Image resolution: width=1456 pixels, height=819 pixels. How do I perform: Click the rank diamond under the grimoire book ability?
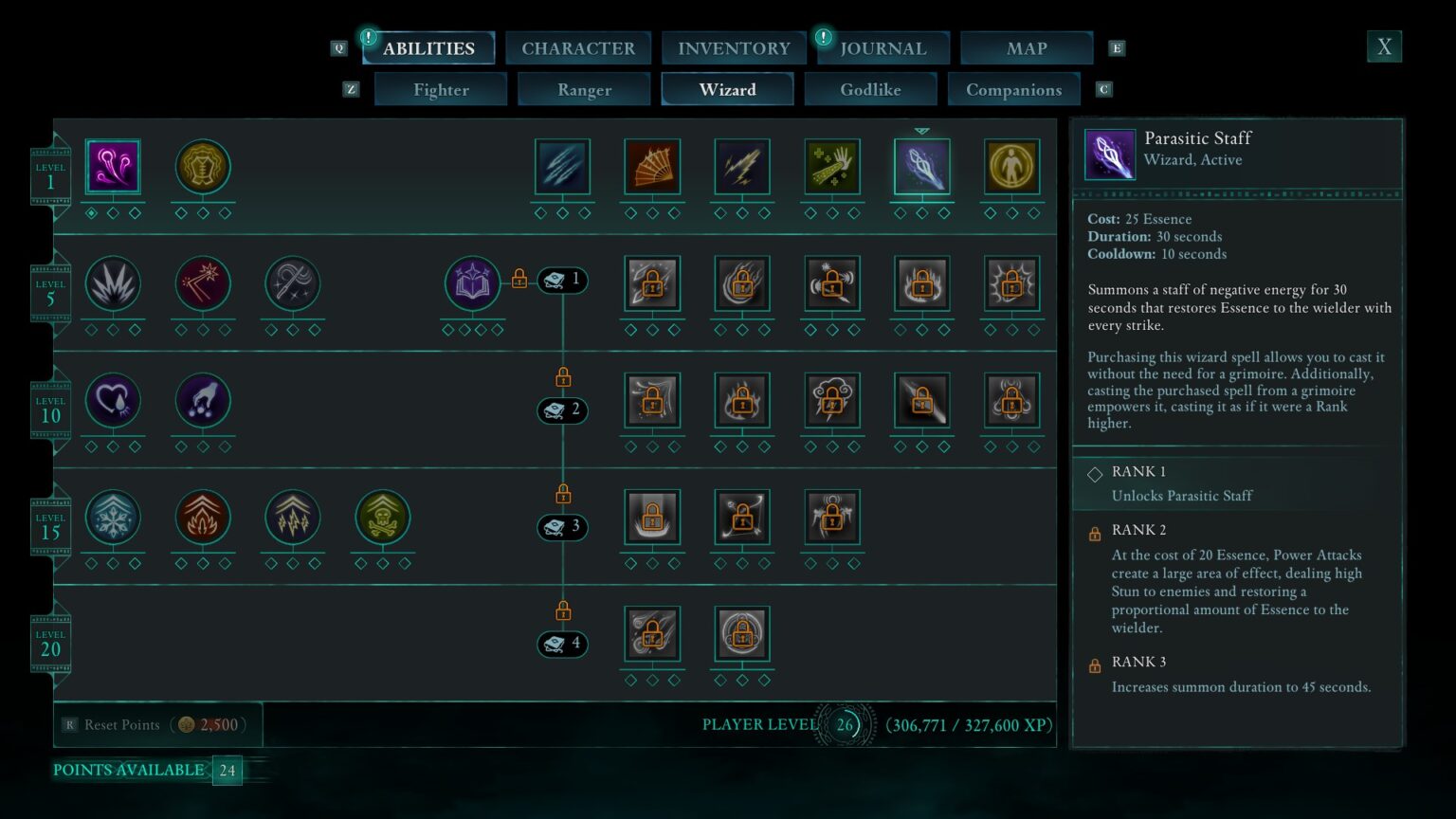pyautogui.click(x=446, y=330)
